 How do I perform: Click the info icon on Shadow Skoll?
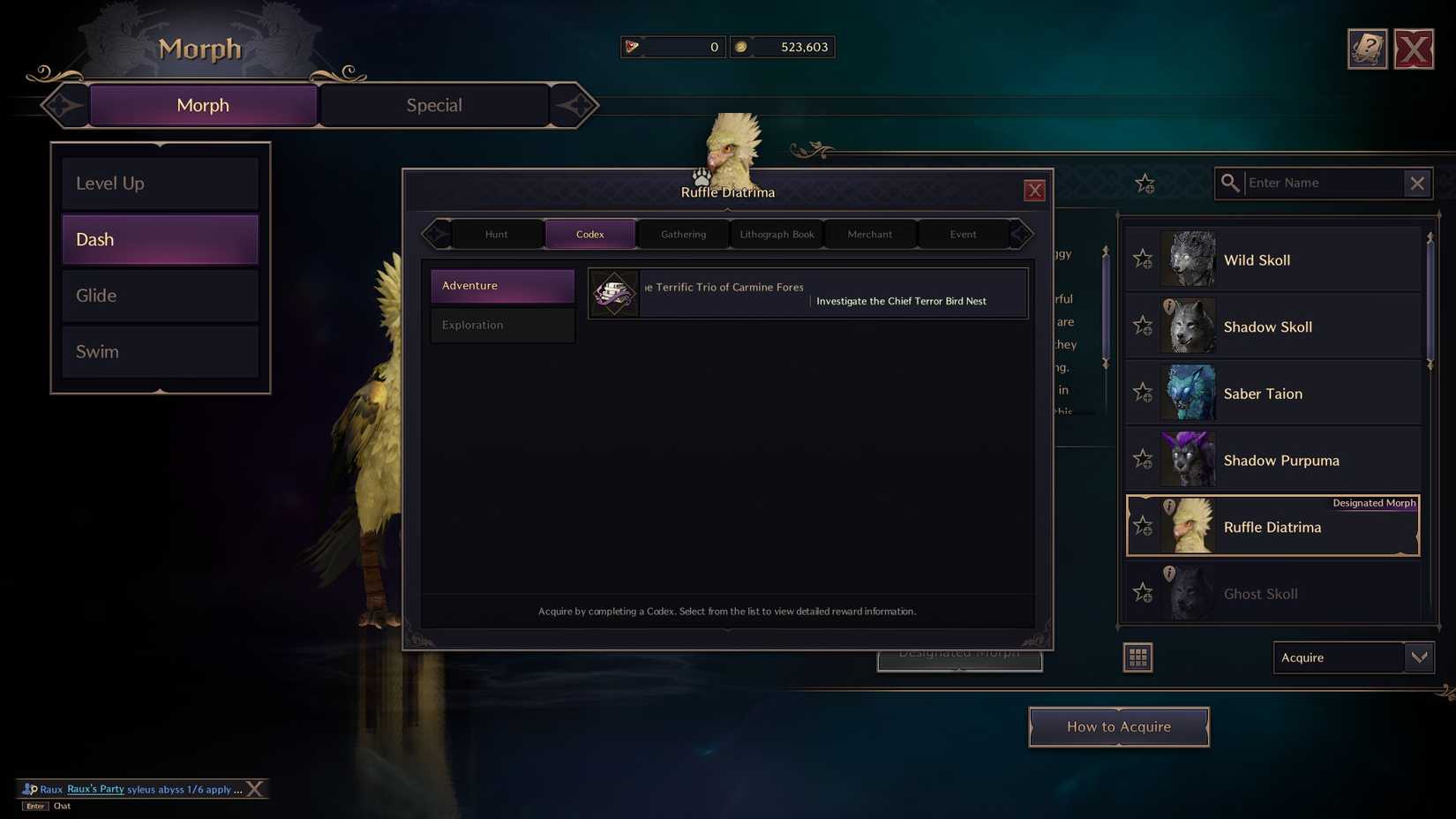[1170, 305]
